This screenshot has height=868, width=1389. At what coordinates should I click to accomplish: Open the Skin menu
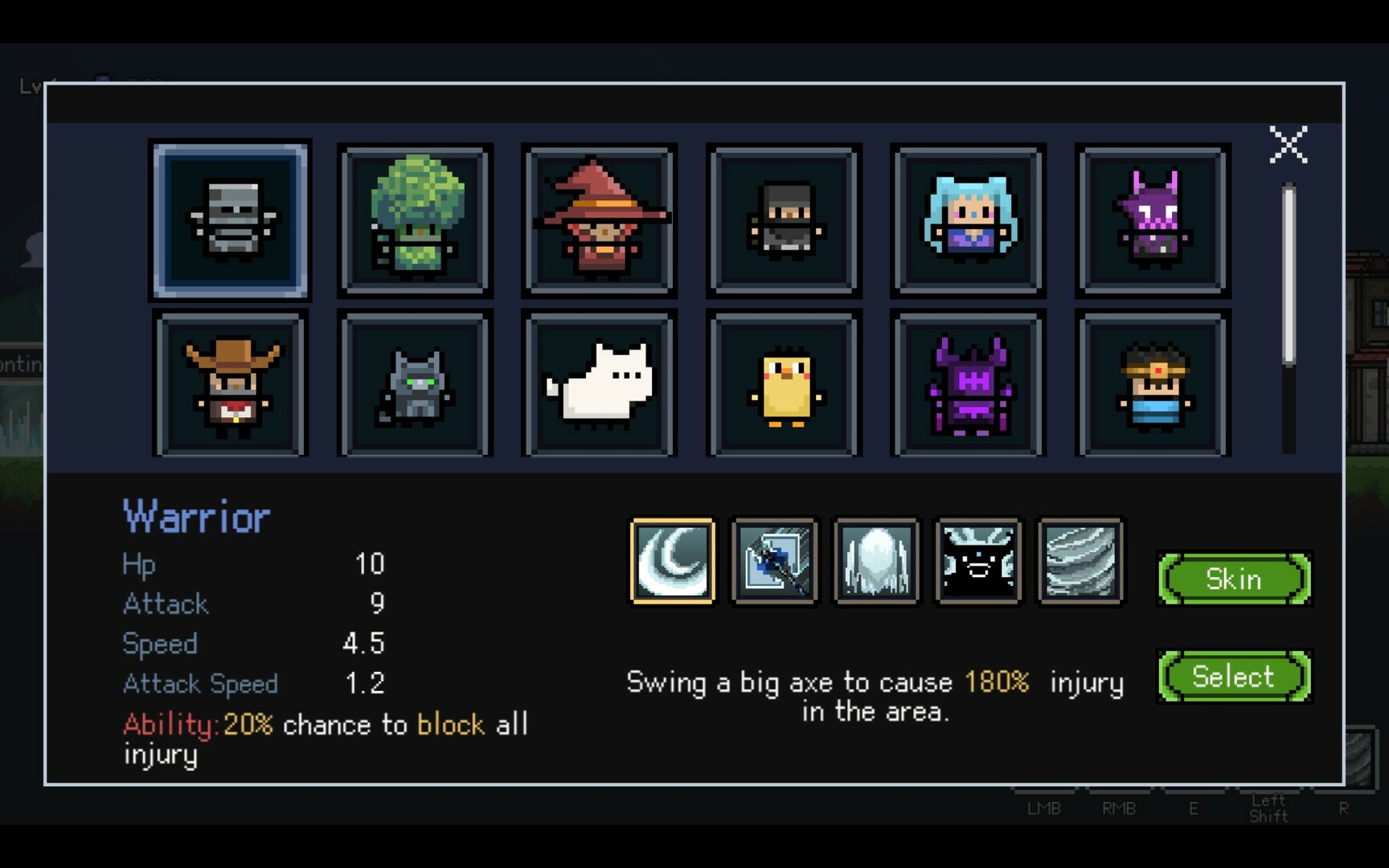[1235, 579]
